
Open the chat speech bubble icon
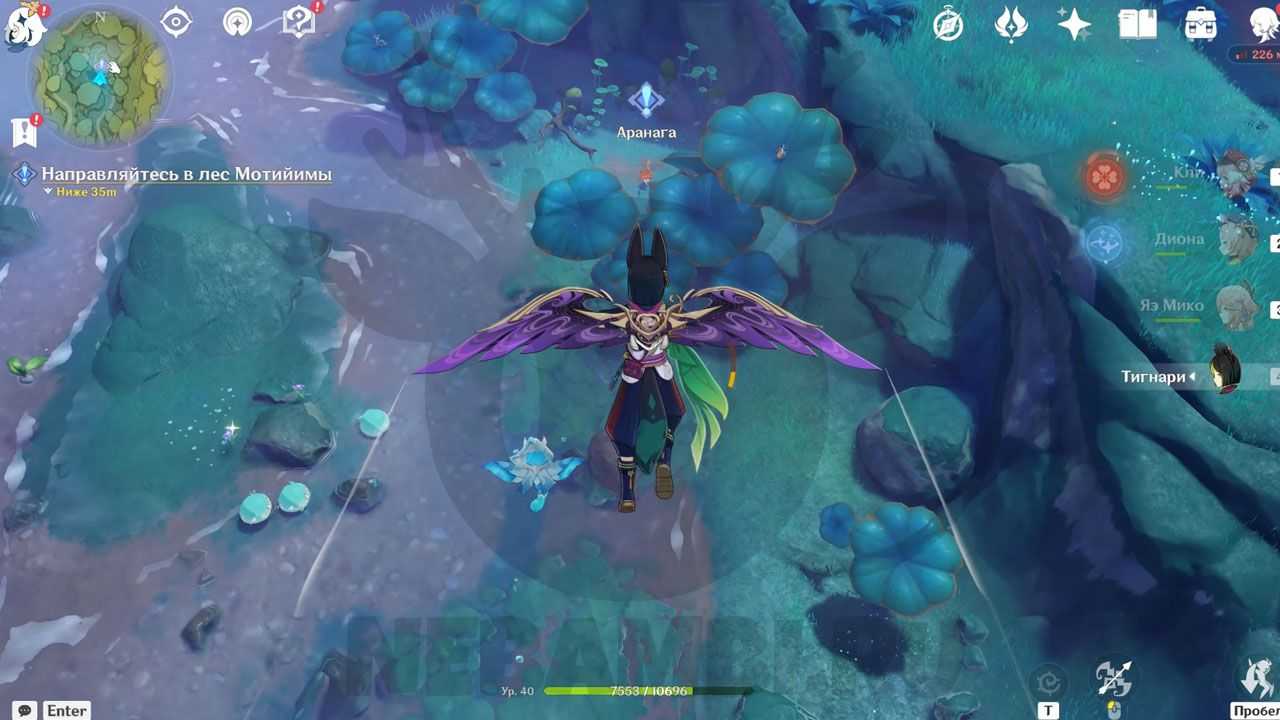25,710
